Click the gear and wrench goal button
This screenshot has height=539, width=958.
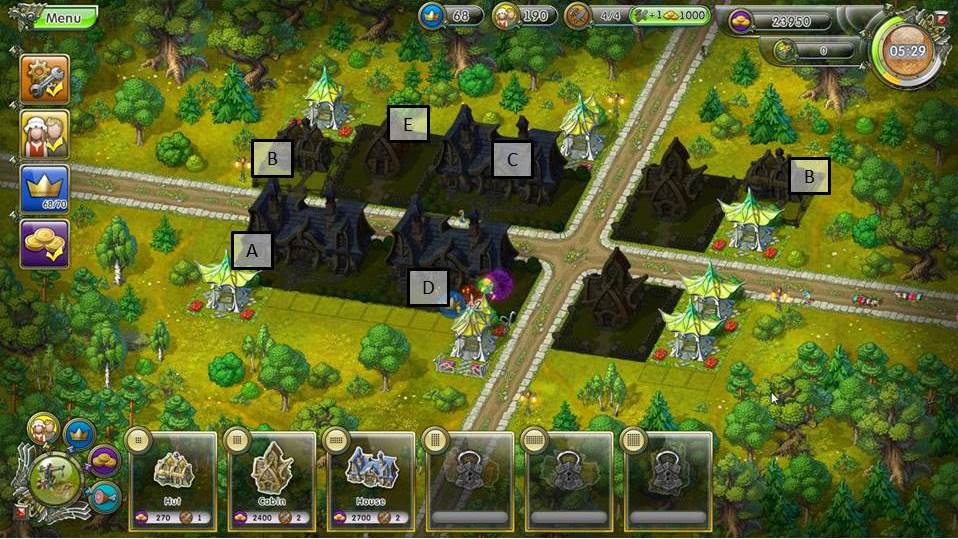click(x=45, y=80)
